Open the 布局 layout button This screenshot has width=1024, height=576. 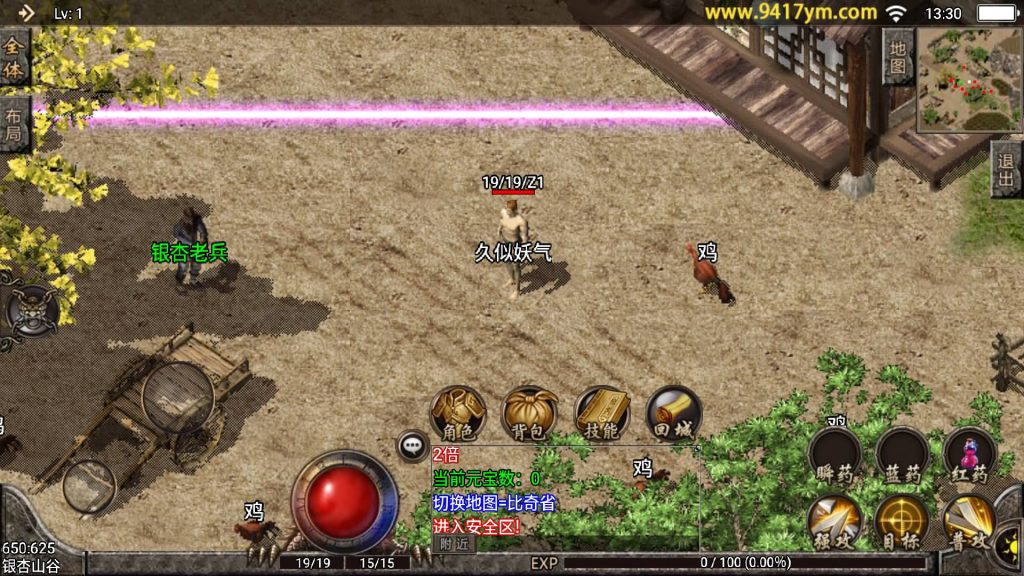14,124
